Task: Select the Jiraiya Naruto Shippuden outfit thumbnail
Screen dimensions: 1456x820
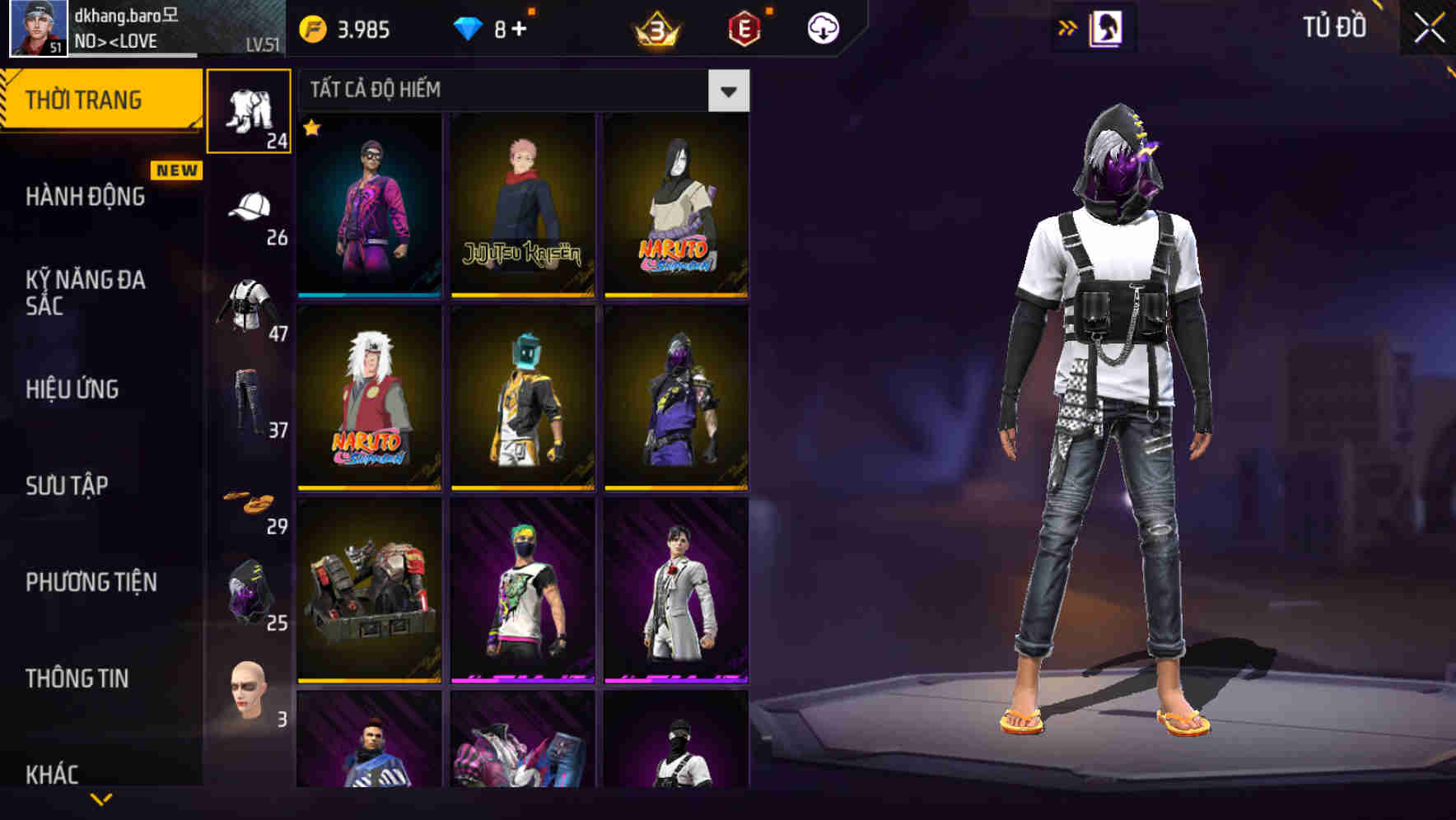Action: [x=367, y=400]
